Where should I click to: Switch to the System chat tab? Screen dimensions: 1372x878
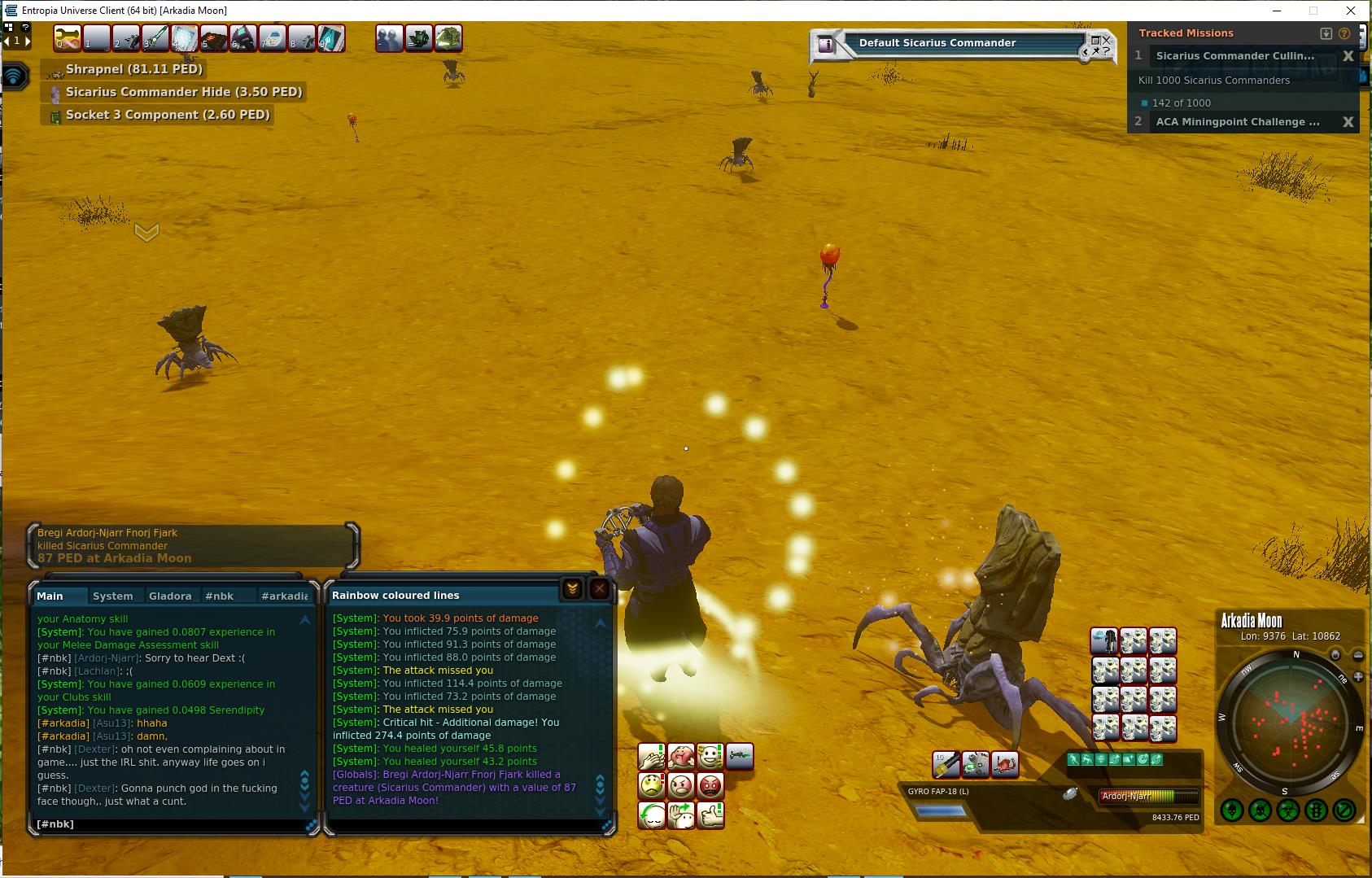[x=113, y=596]
